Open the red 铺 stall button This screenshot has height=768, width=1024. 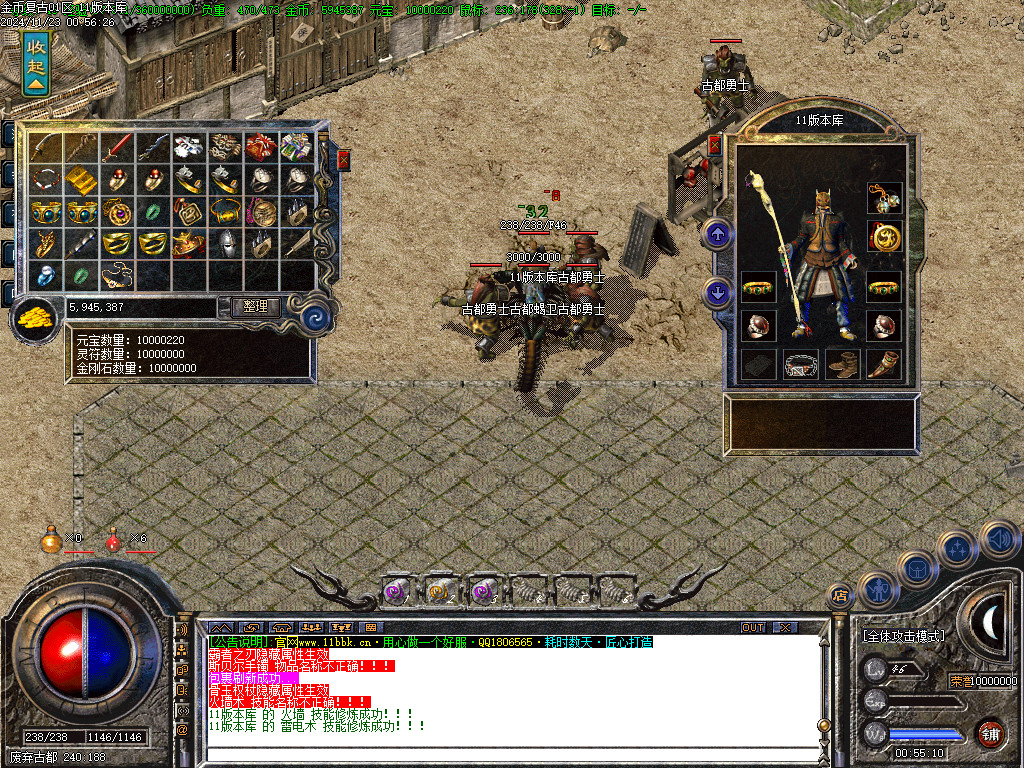pos(990,733)
